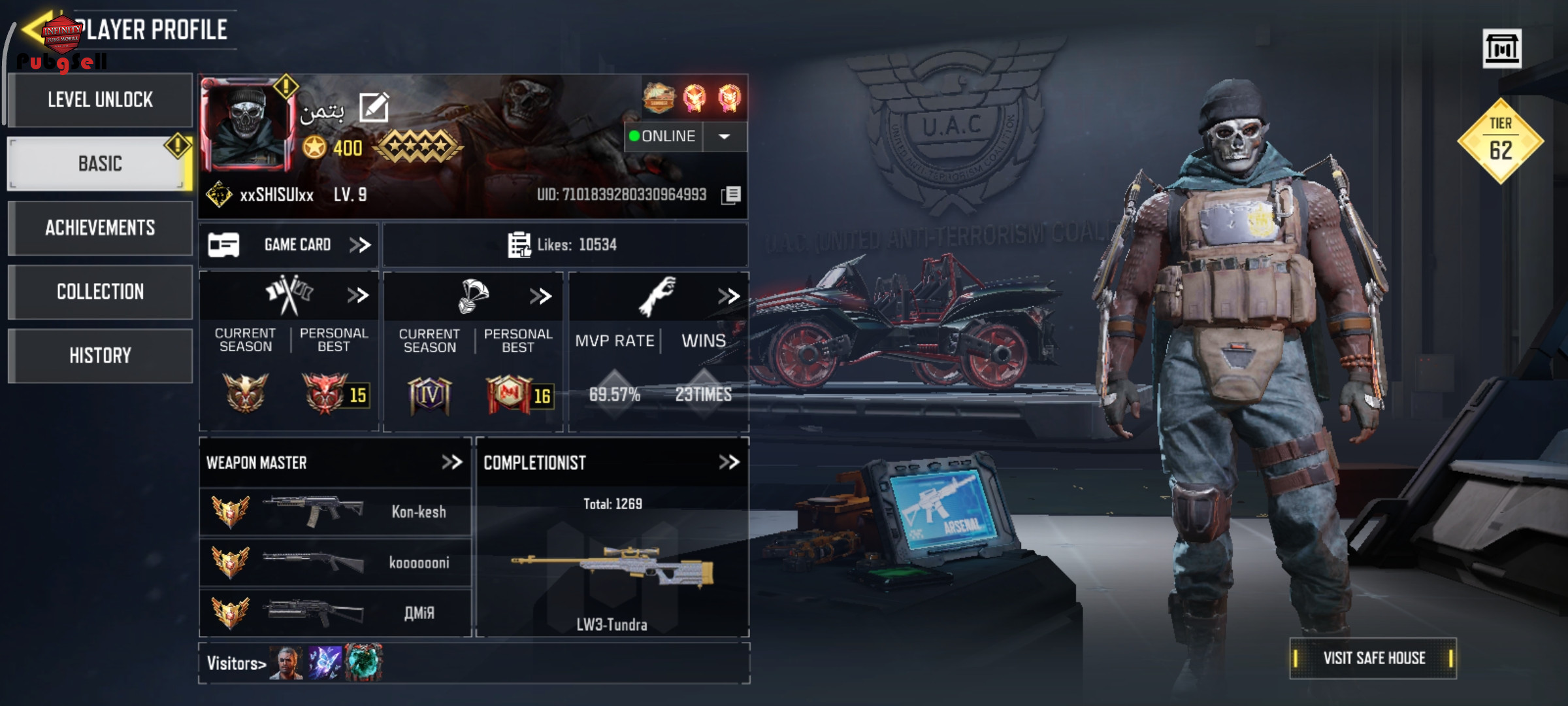The height and width of the screenshot is (706, 1568).
Task: Open the MVP Rate and Wins panel
Action: click(x=728, y=296)
